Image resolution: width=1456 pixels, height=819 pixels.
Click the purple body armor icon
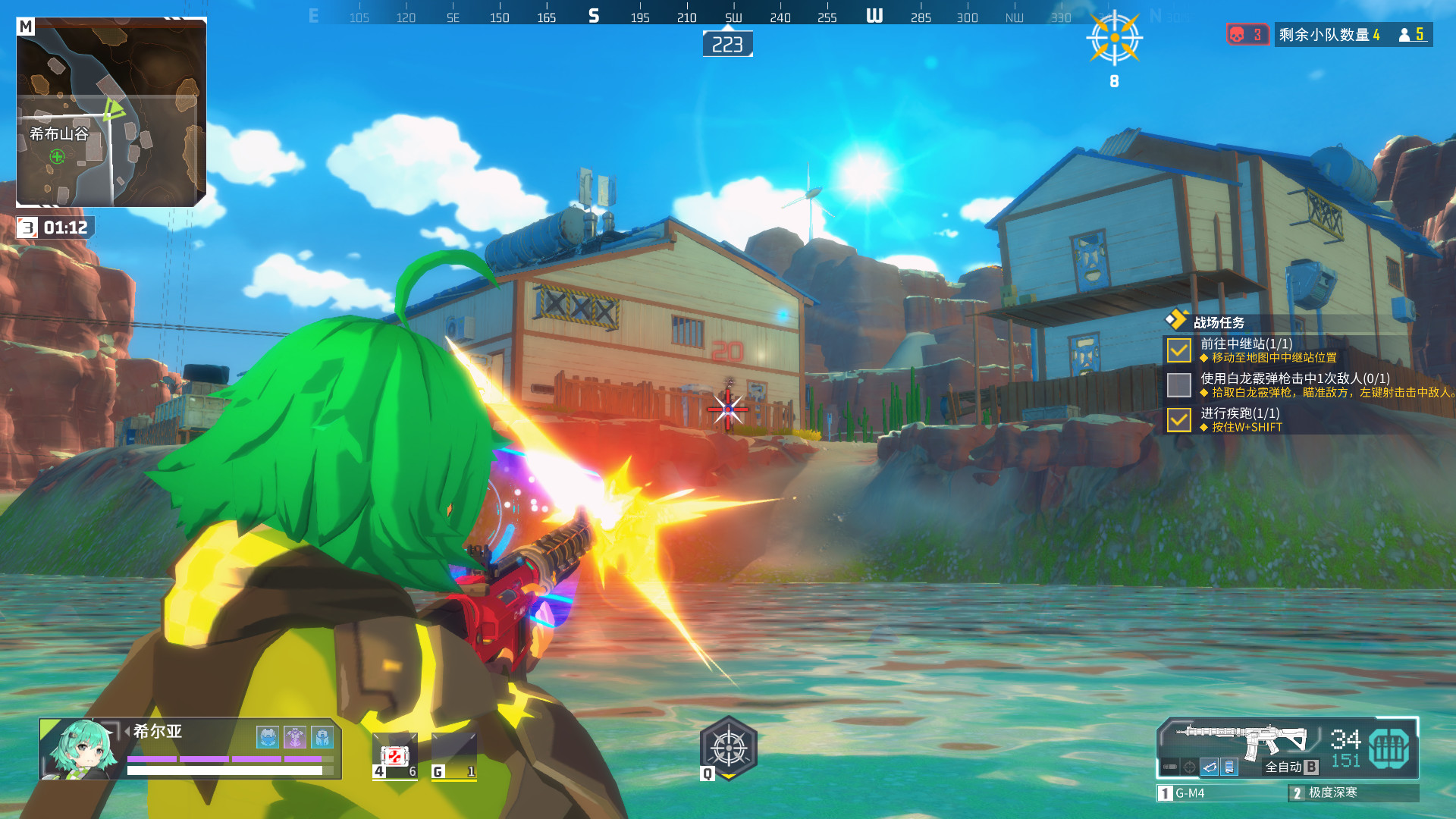click(x=295, y=736)
